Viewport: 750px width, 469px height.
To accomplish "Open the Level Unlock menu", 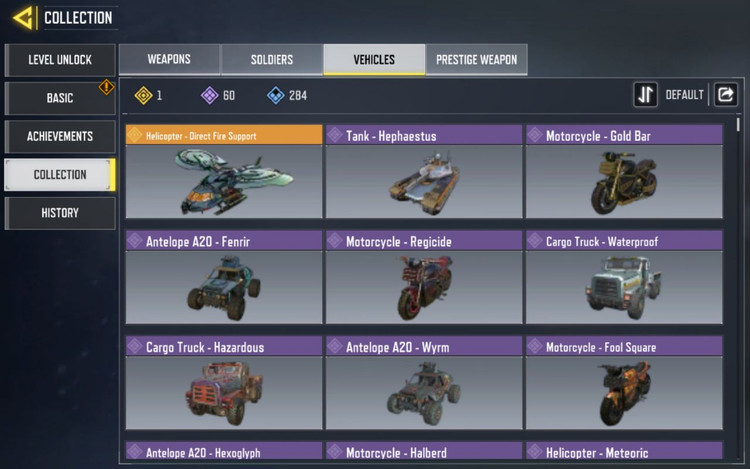I will pyautogui.click(x=60, y=60).
